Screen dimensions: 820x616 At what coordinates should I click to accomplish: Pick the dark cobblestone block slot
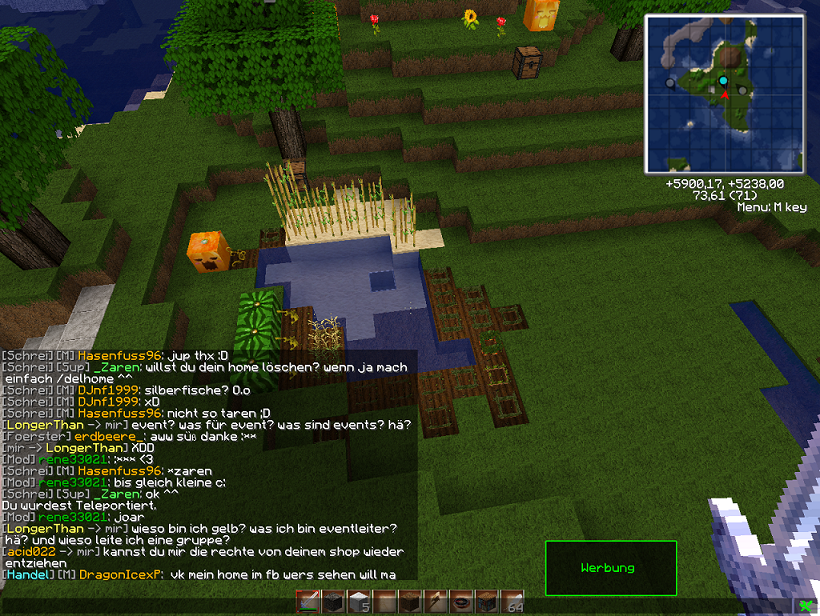(333, 602)
